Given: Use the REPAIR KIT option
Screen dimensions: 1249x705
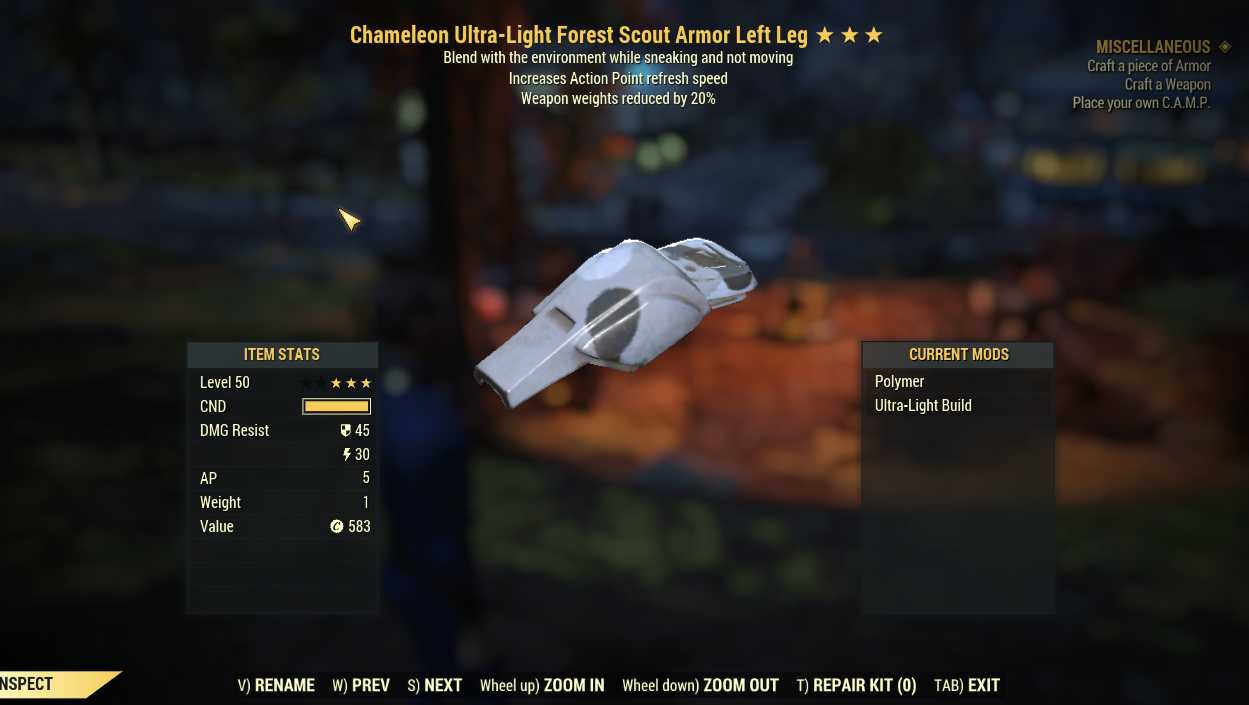Looking at the screenshot, I should click(856, 685).
